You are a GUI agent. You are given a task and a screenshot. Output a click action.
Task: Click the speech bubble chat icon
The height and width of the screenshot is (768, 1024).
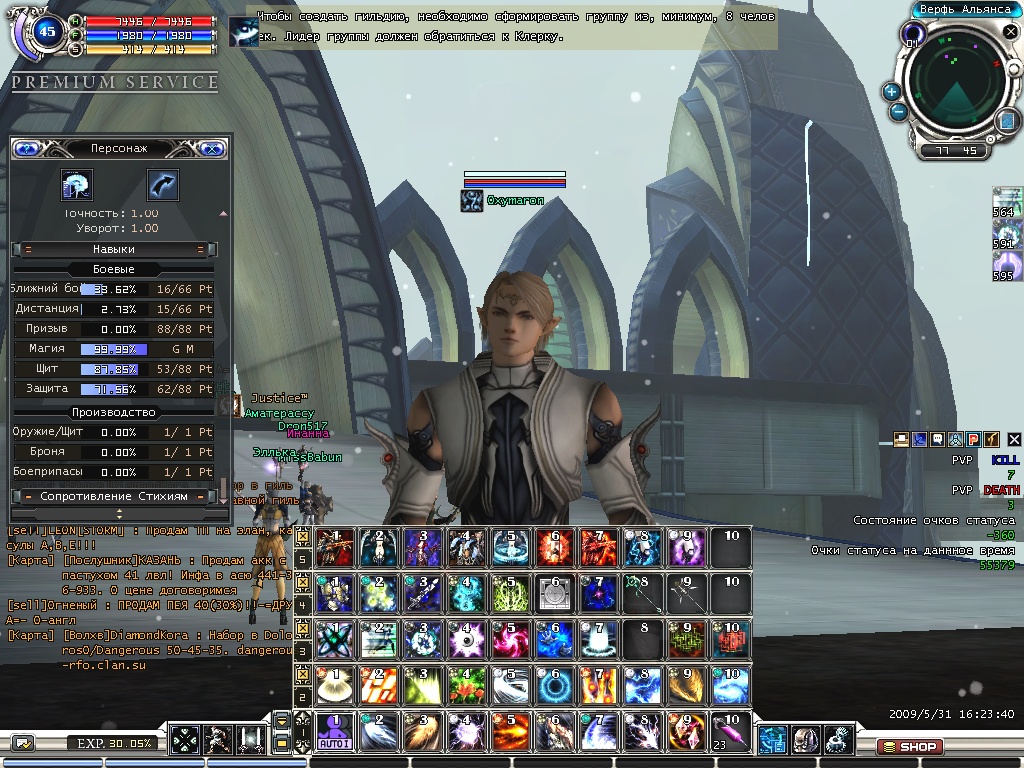coord(937,439)
